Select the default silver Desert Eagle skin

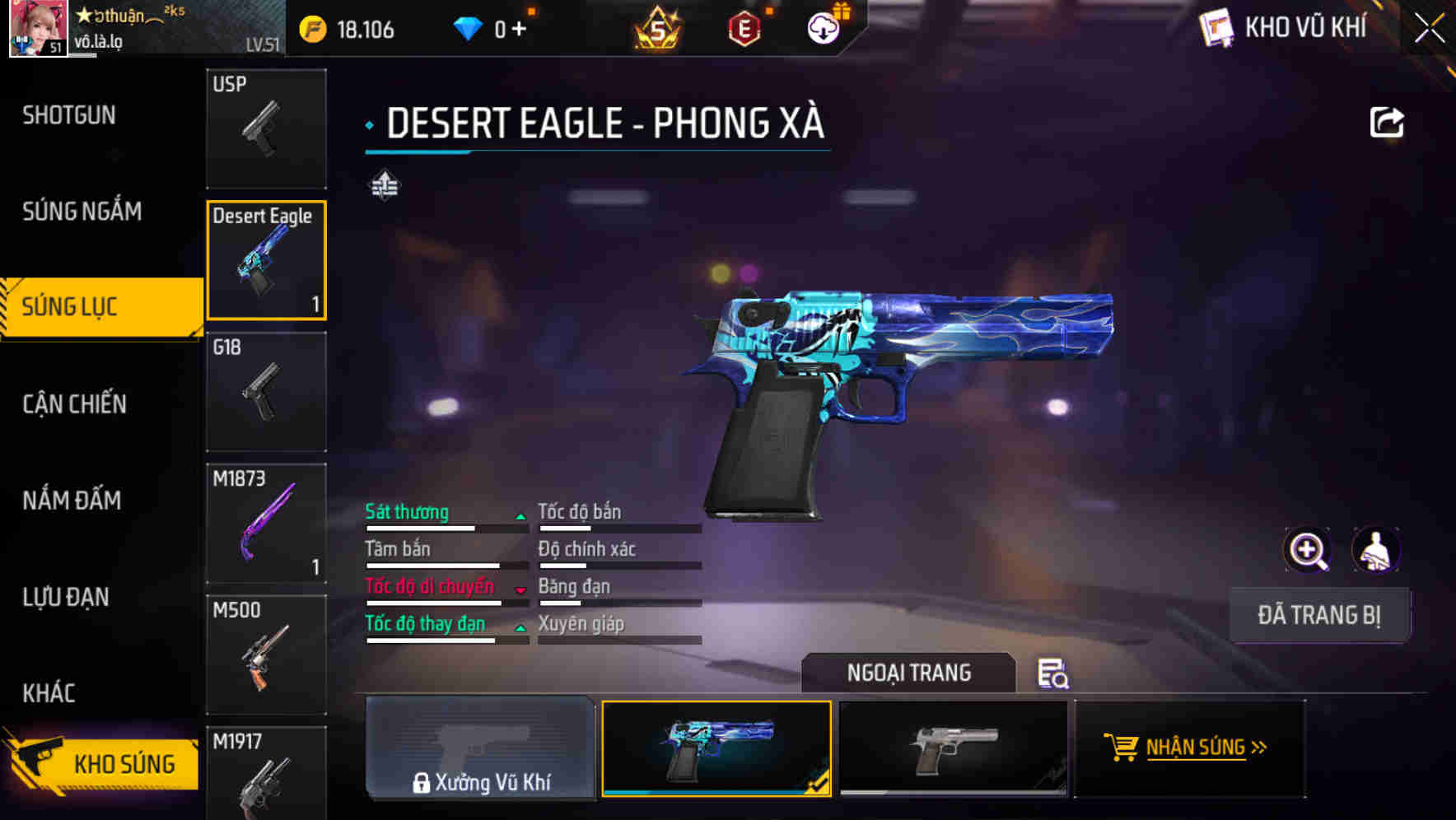[x=954, y=749]
